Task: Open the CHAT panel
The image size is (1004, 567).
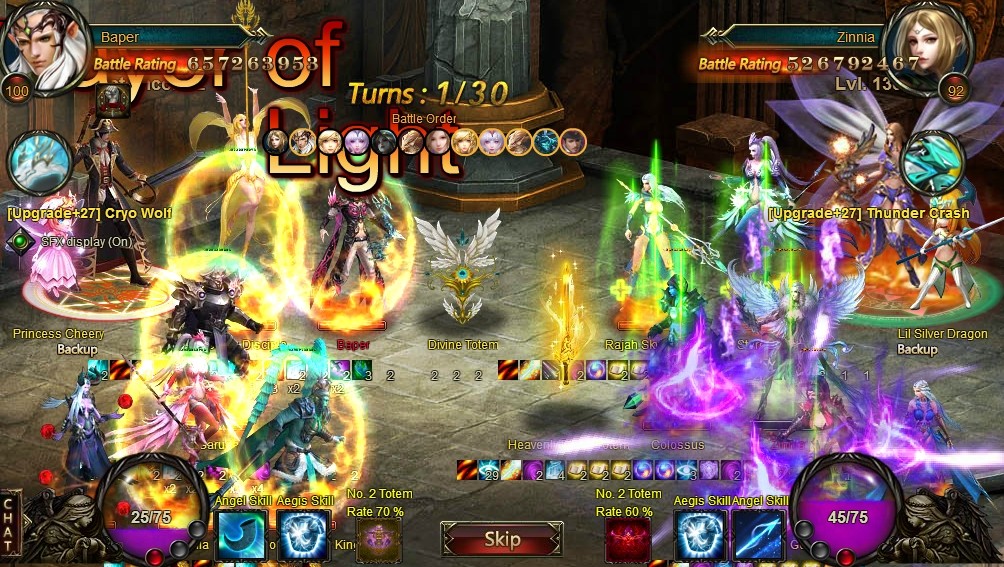Action: [9, 518]
